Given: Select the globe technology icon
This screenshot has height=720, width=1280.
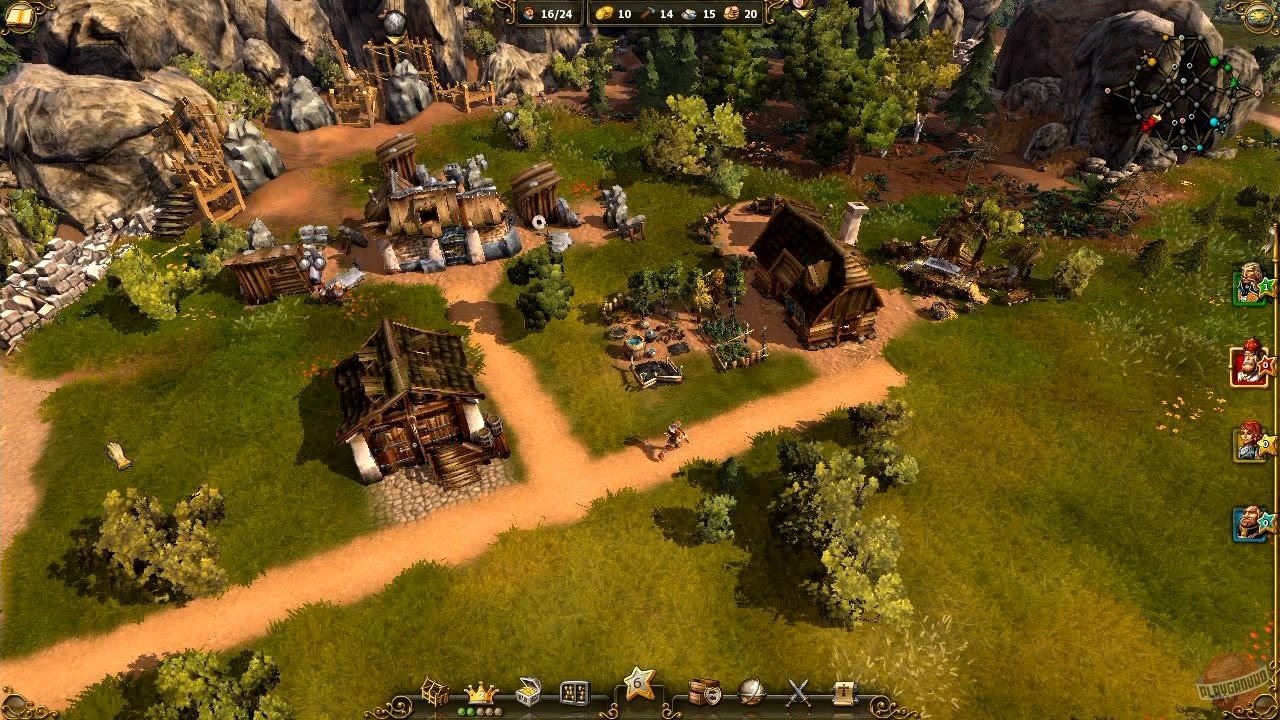Looking at the screenshot, I should (x=750, y=687).
